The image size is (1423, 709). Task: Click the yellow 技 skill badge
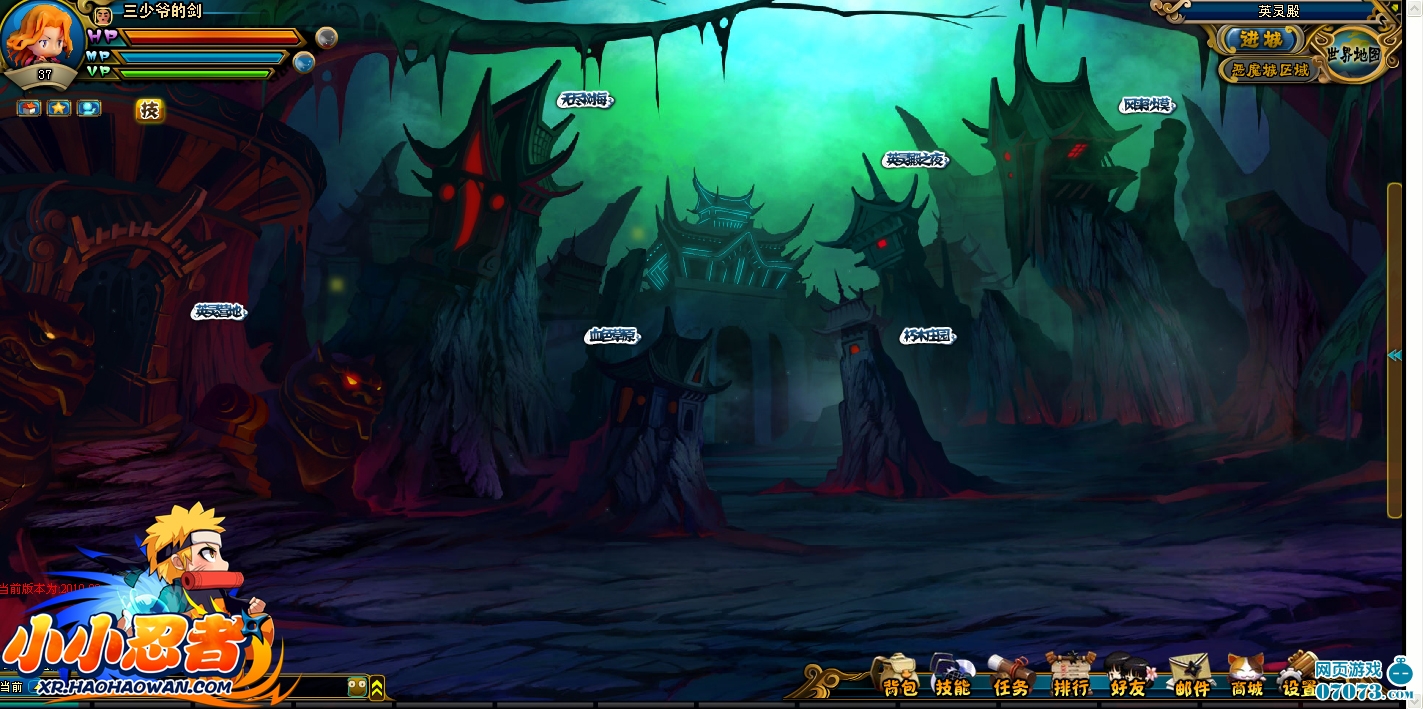(x=150, y=110)
